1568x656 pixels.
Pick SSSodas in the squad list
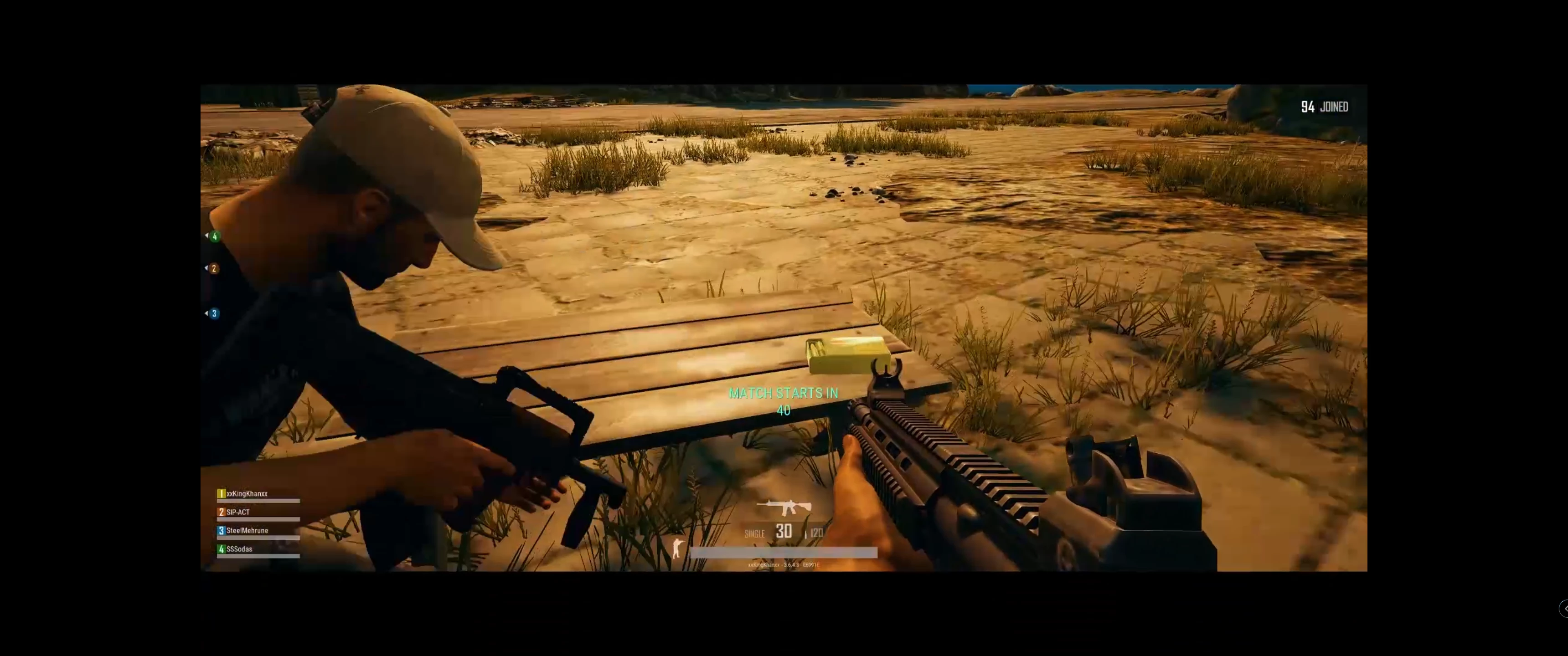(238, 549)
